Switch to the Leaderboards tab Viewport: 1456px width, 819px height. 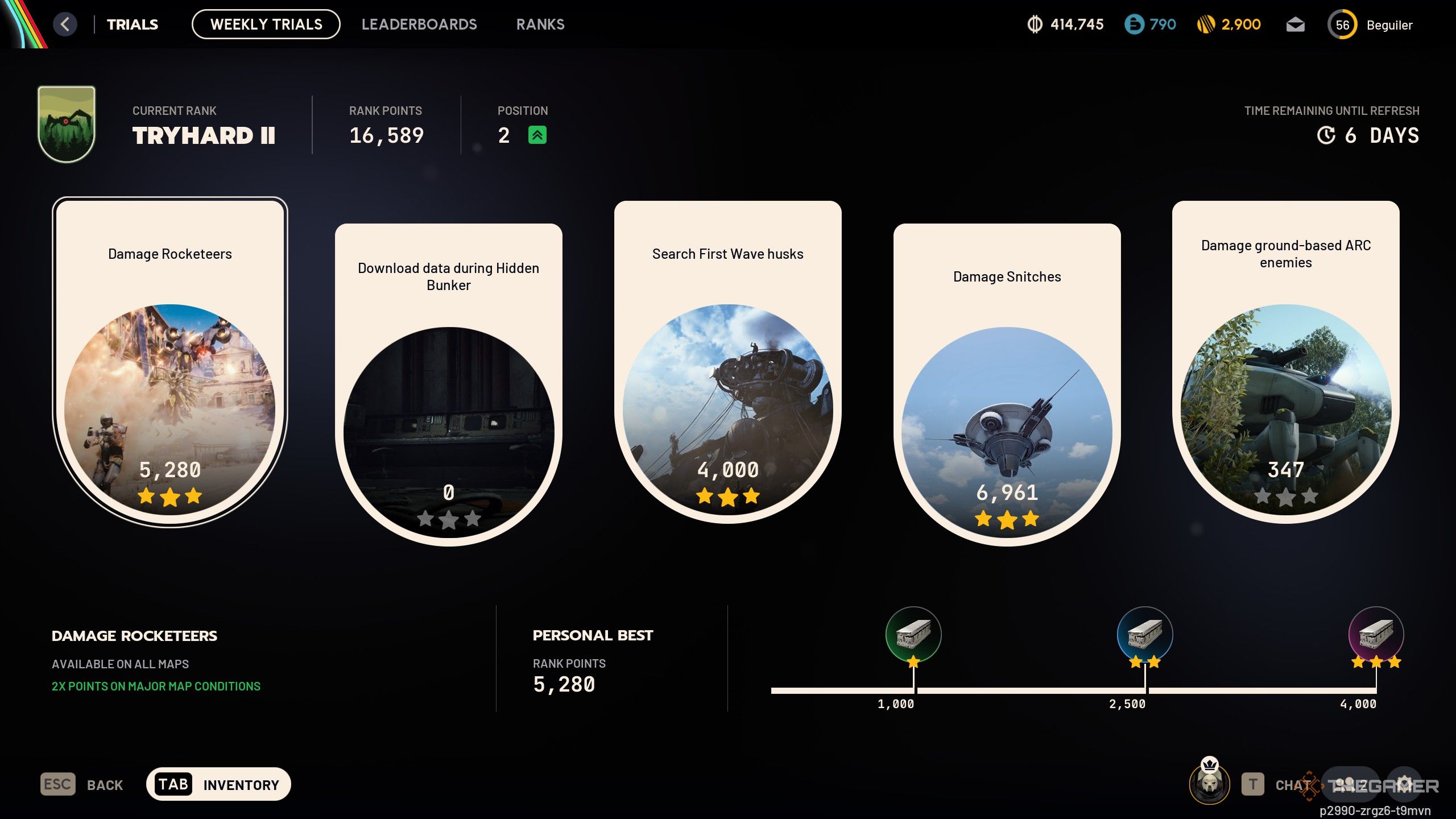(x=420, y=24)
